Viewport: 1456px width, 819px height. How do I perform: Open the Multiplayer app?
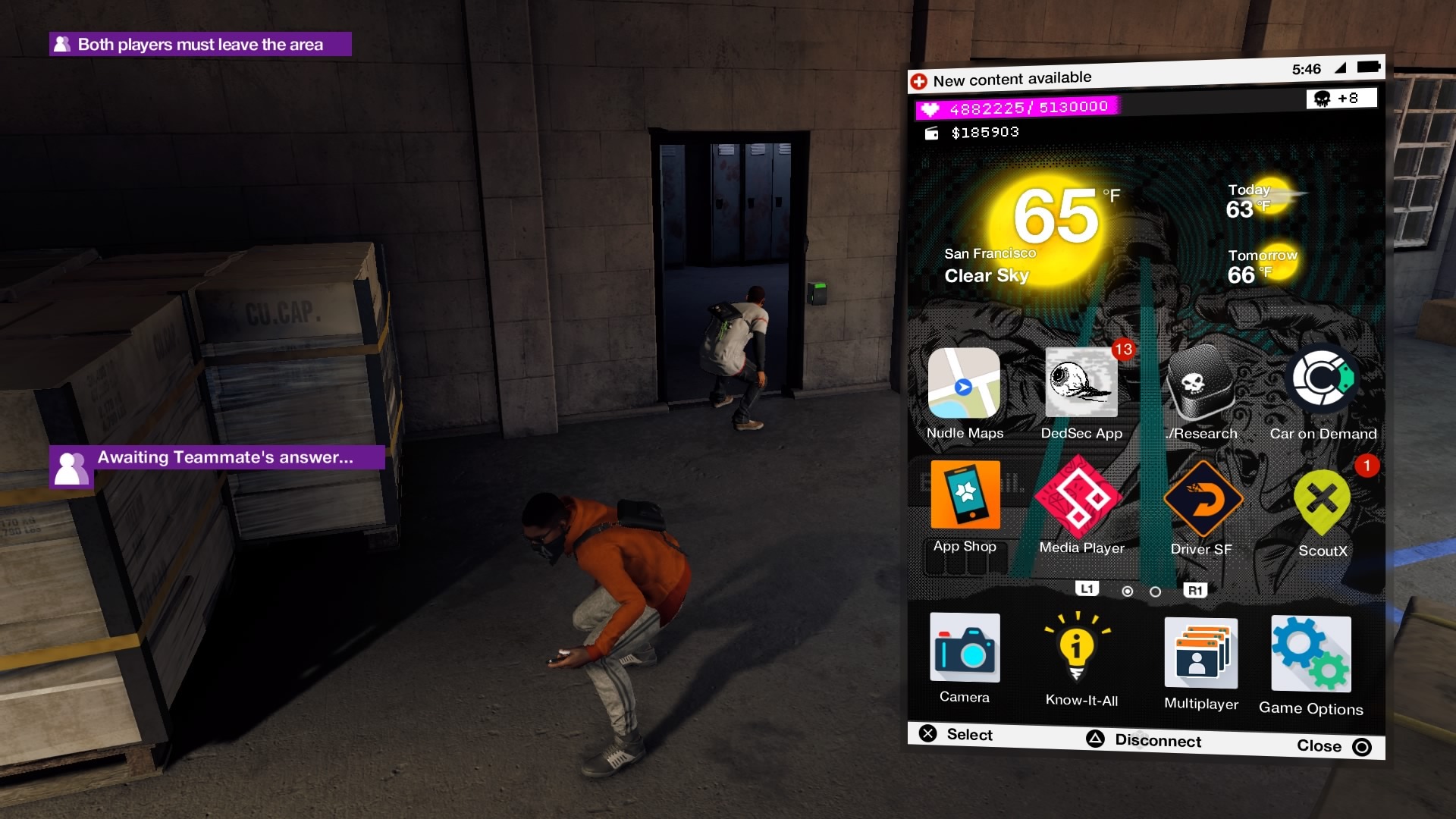(x=1200, y=651)
